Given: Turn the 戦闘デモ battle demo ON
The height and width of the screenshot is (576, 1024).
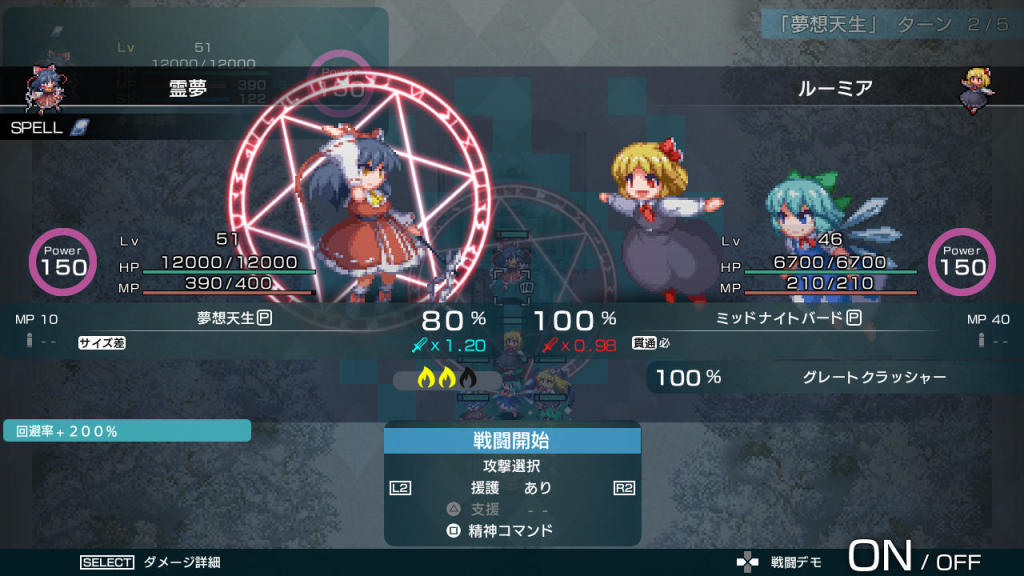Looking at the screenshot, I should click(880, 558).
